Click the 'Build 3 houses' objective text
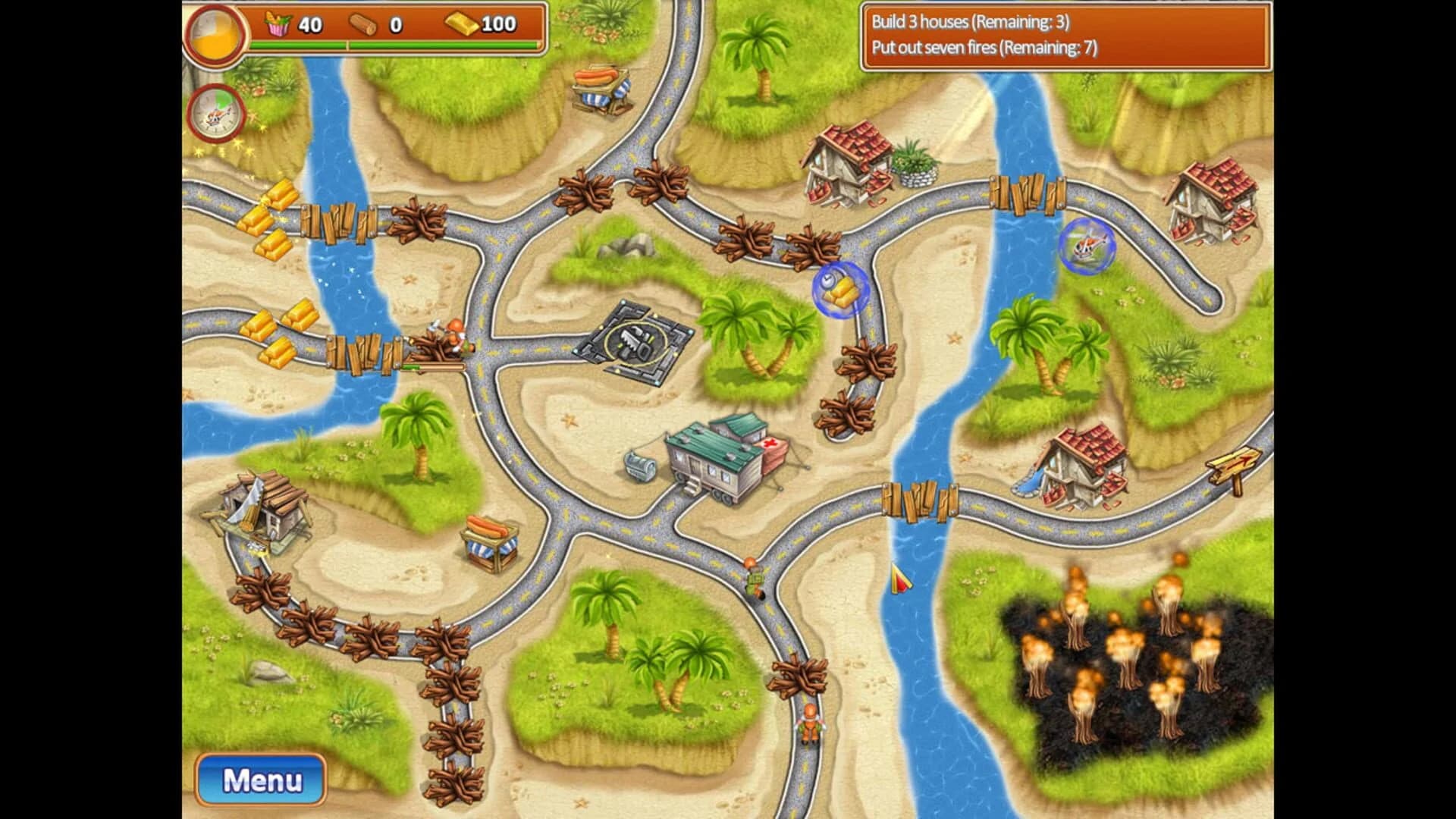 point(971,23)
